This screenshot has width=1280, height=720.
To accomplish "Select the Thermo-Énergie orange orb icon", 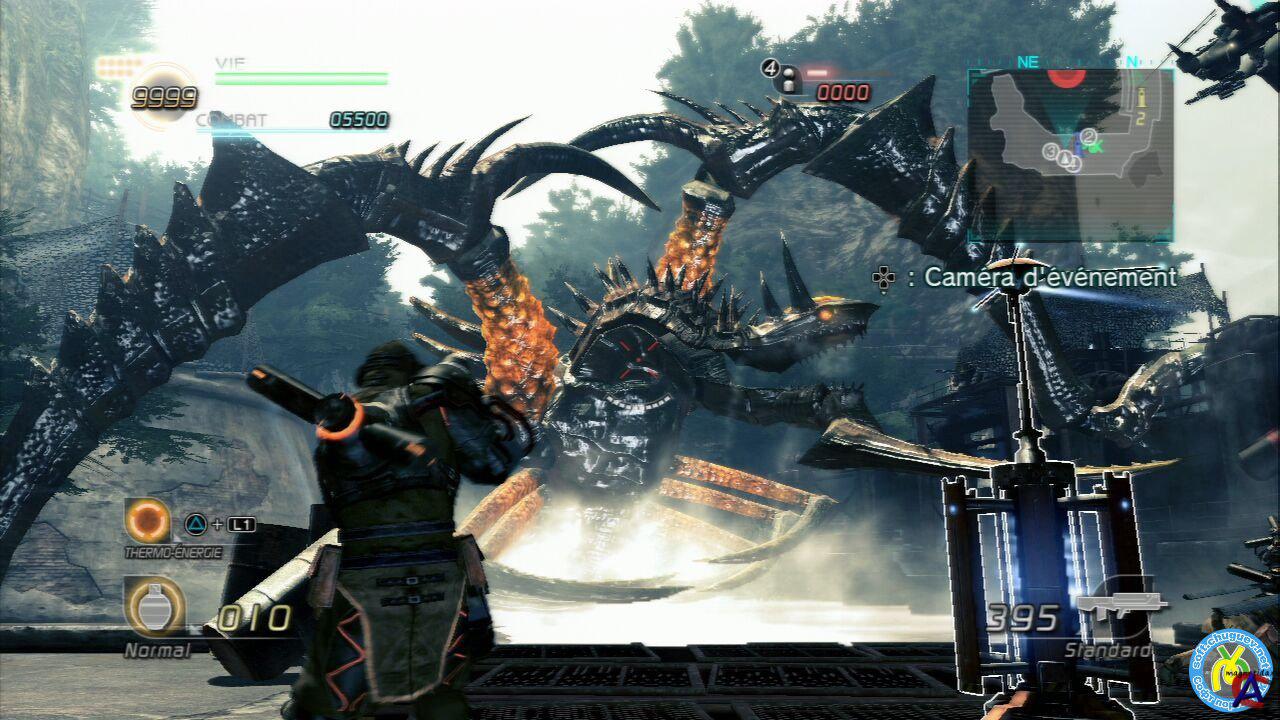I will (x=148, y=520).
